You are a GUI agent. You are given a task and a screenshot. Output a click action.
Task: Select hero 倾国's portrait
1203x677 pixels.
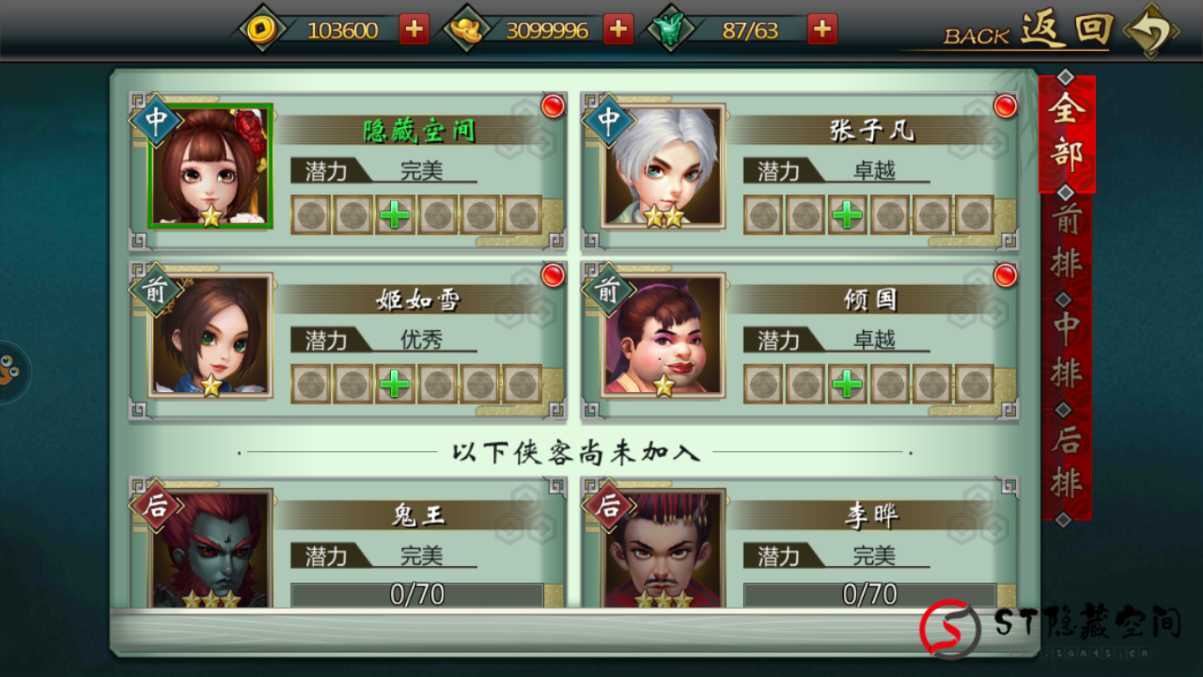663,336
